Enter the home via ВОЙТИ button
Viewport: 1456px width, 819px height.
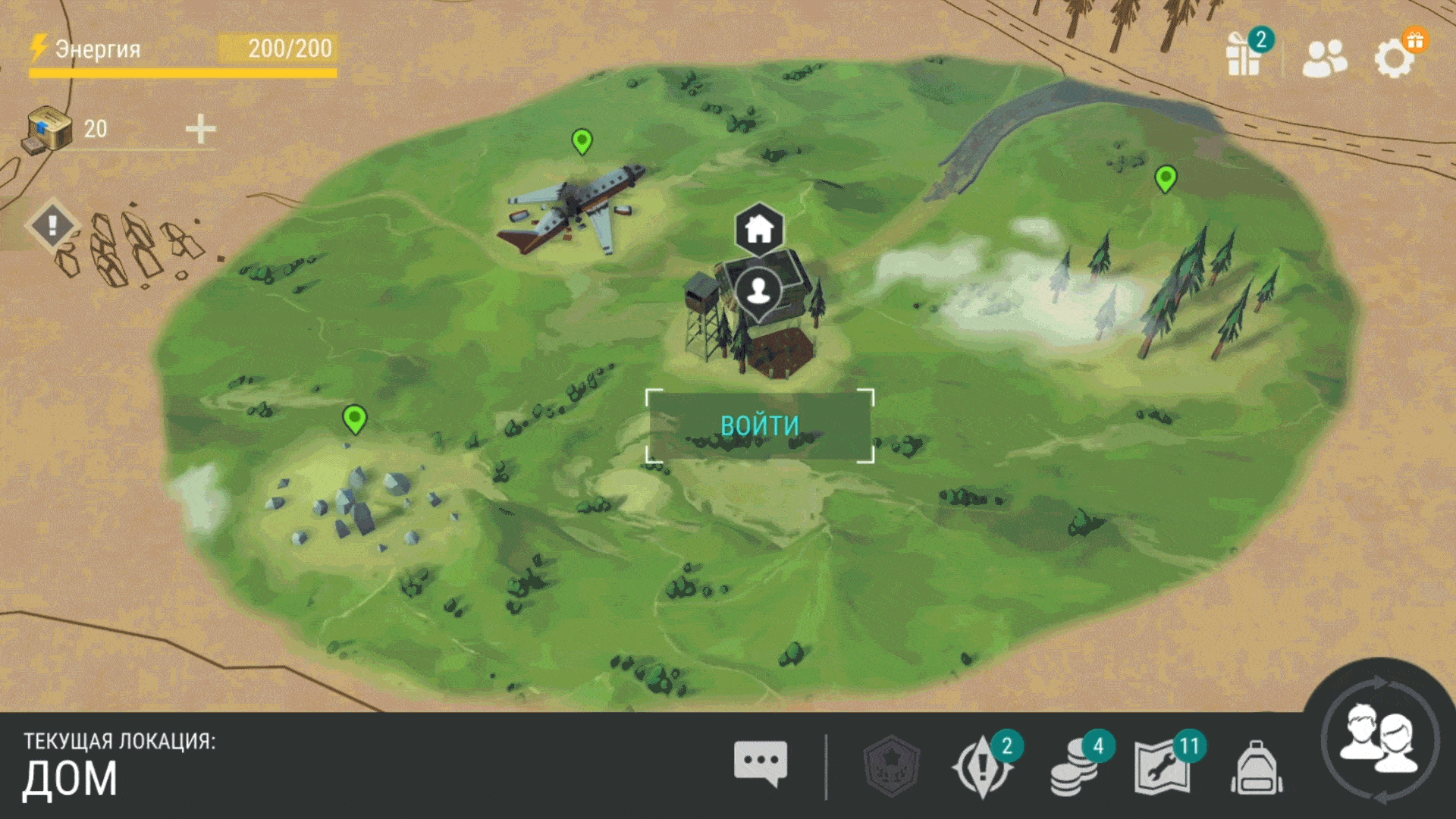pos(759,425)
